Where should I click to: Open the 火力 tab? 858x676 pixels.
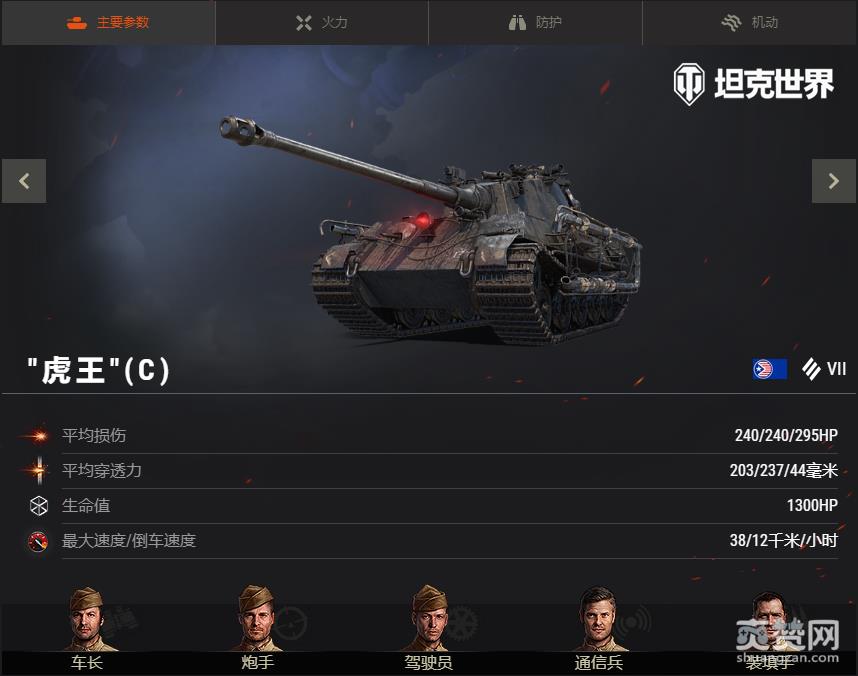(322, 22)
